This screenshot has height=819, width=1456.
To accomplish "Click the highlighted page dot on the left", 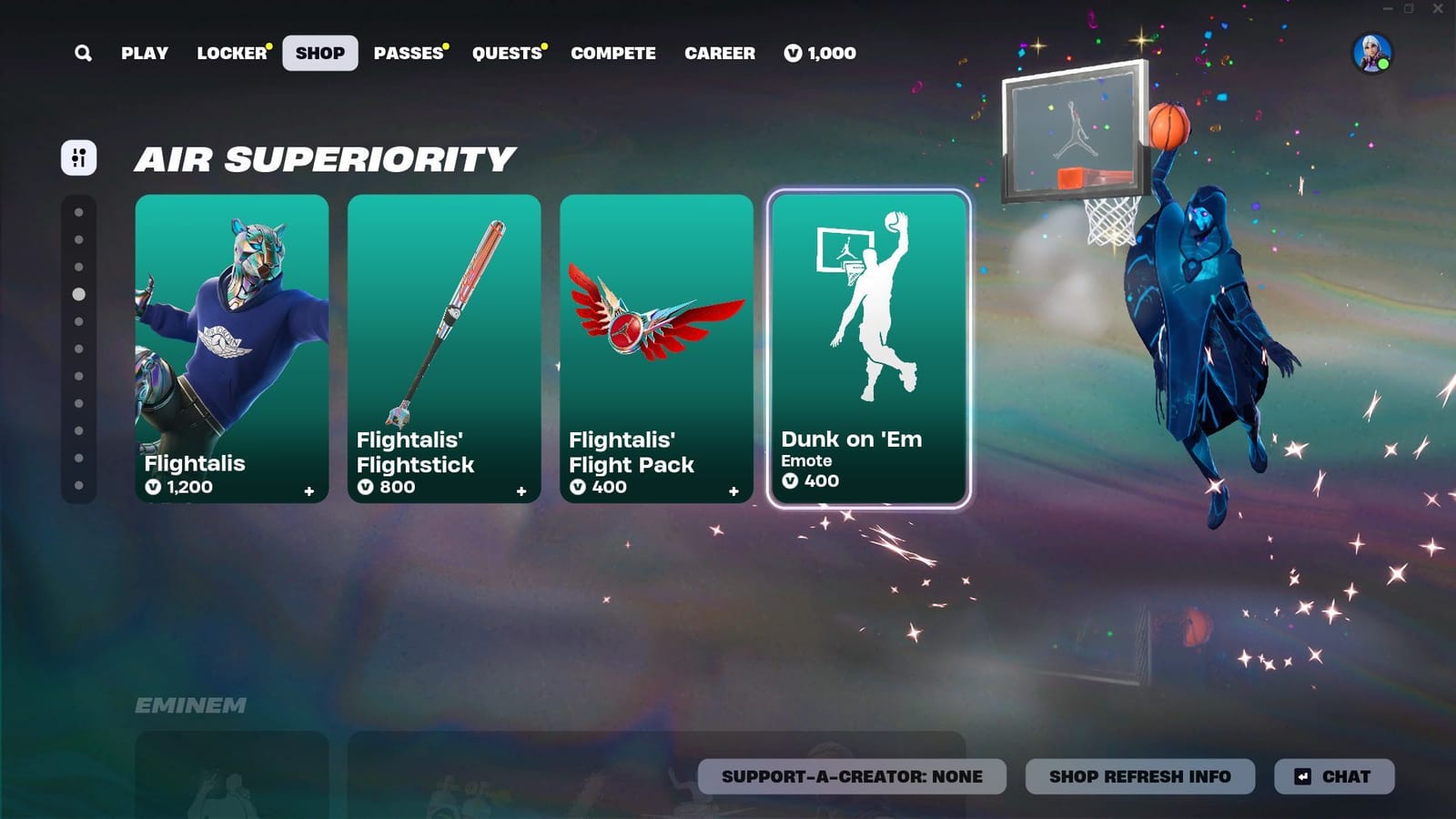I will [78, 293].
